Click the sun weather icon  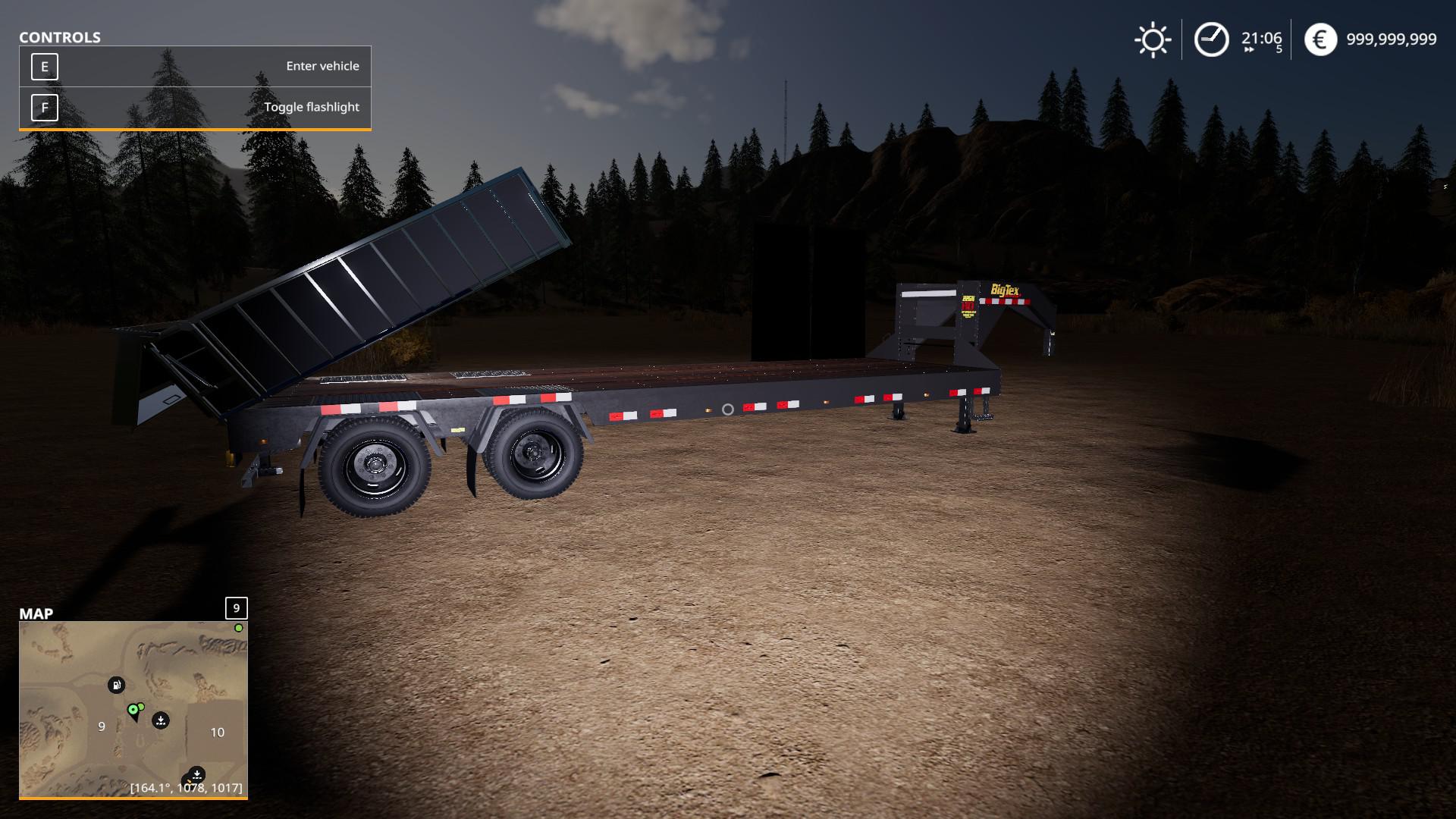point(1153,39)
